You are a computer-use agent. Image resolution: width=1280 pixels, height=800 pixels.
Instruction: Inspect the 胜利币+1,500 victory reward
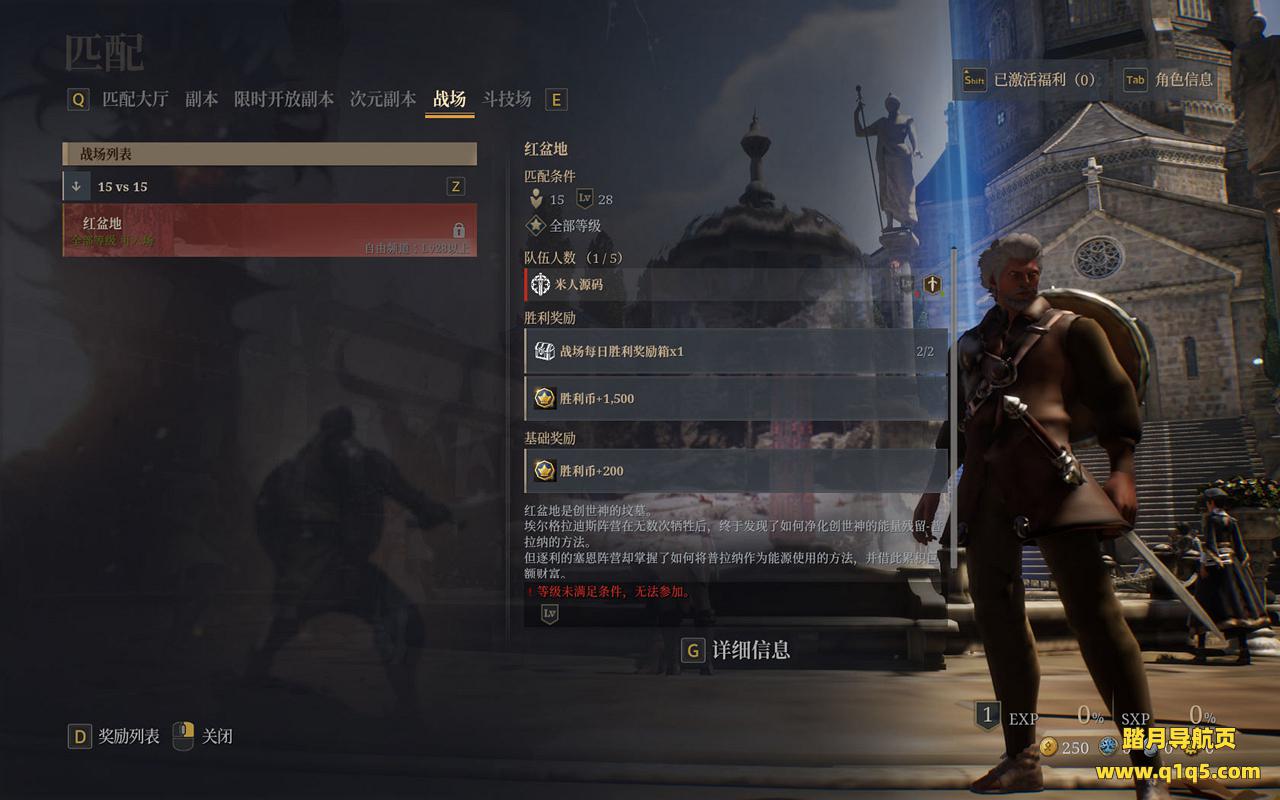pyautogui.click(x=735, y=399)
